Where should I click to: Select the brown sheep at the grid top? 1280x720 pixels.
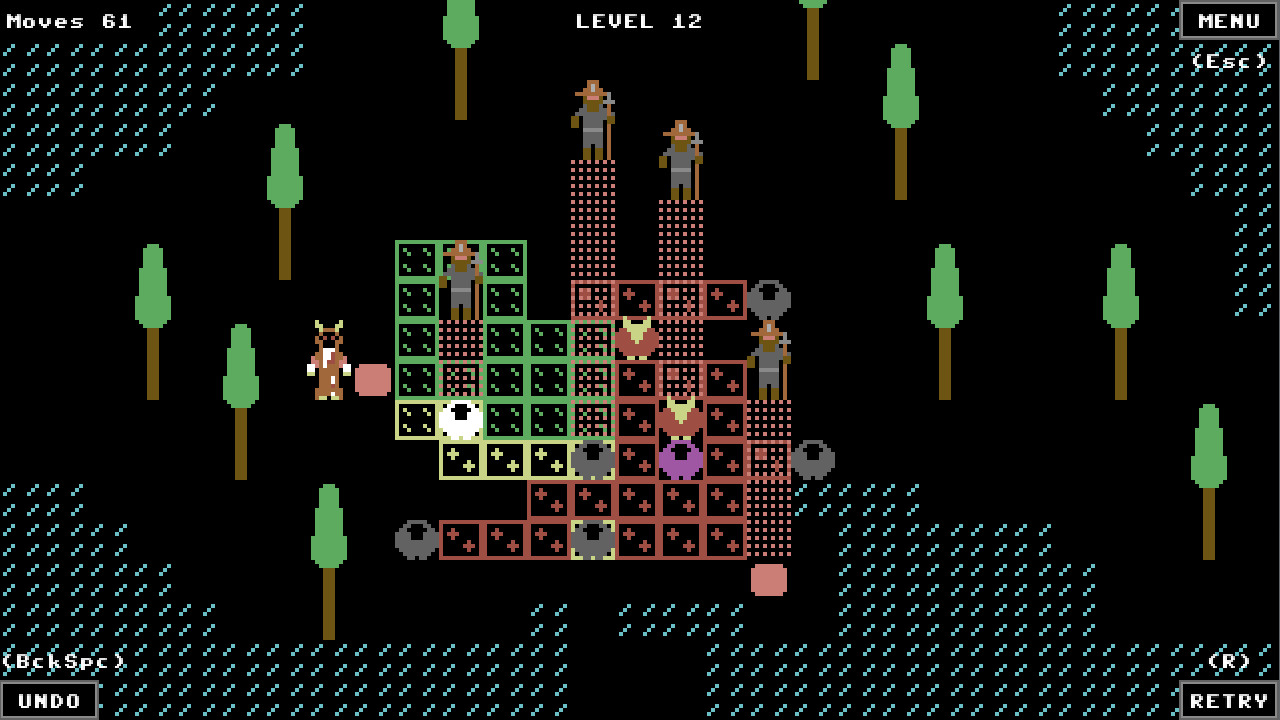point(638,336)
